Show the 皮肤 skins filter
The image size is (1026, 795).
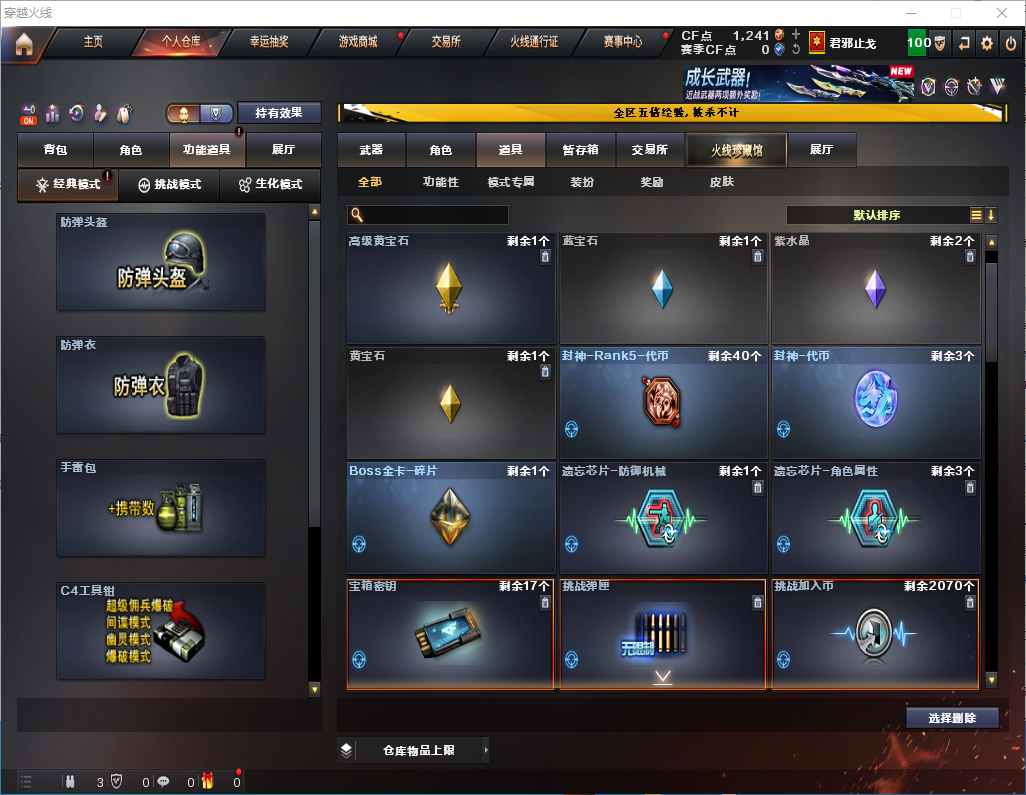[721, 182]
